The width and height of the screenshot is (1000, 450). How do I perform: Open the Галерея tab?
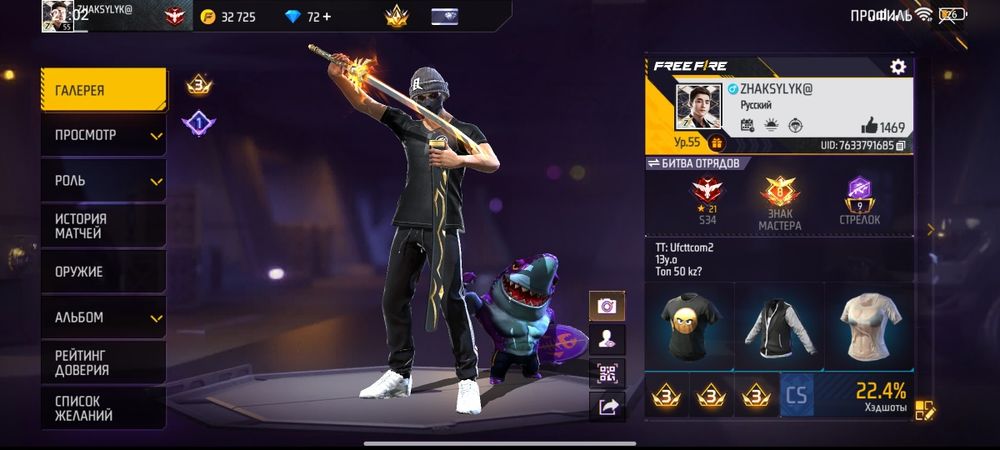pos(103,90)
